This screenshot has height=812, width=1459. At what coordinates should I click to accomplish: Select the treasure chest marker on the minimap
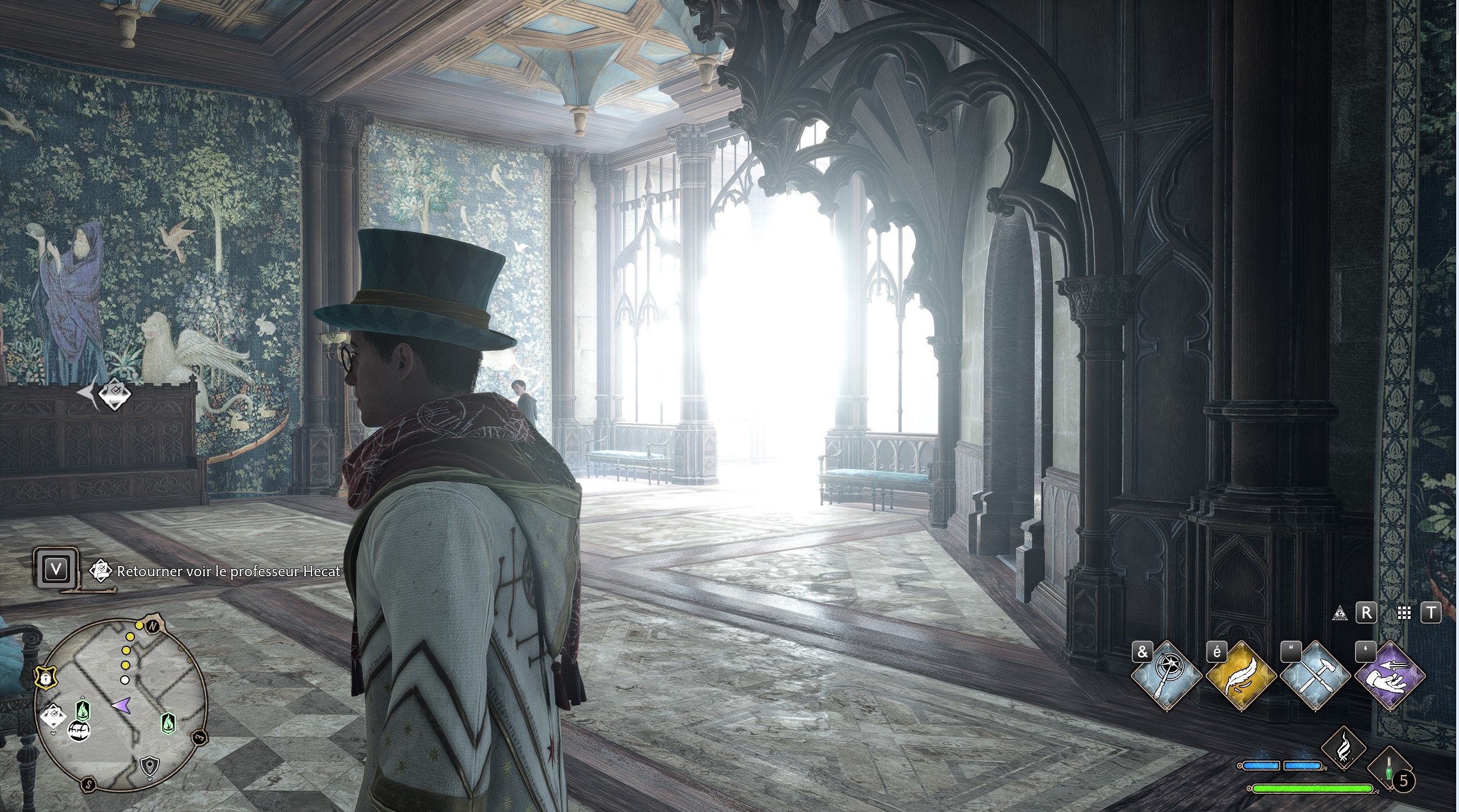click(x=78, y=731)
